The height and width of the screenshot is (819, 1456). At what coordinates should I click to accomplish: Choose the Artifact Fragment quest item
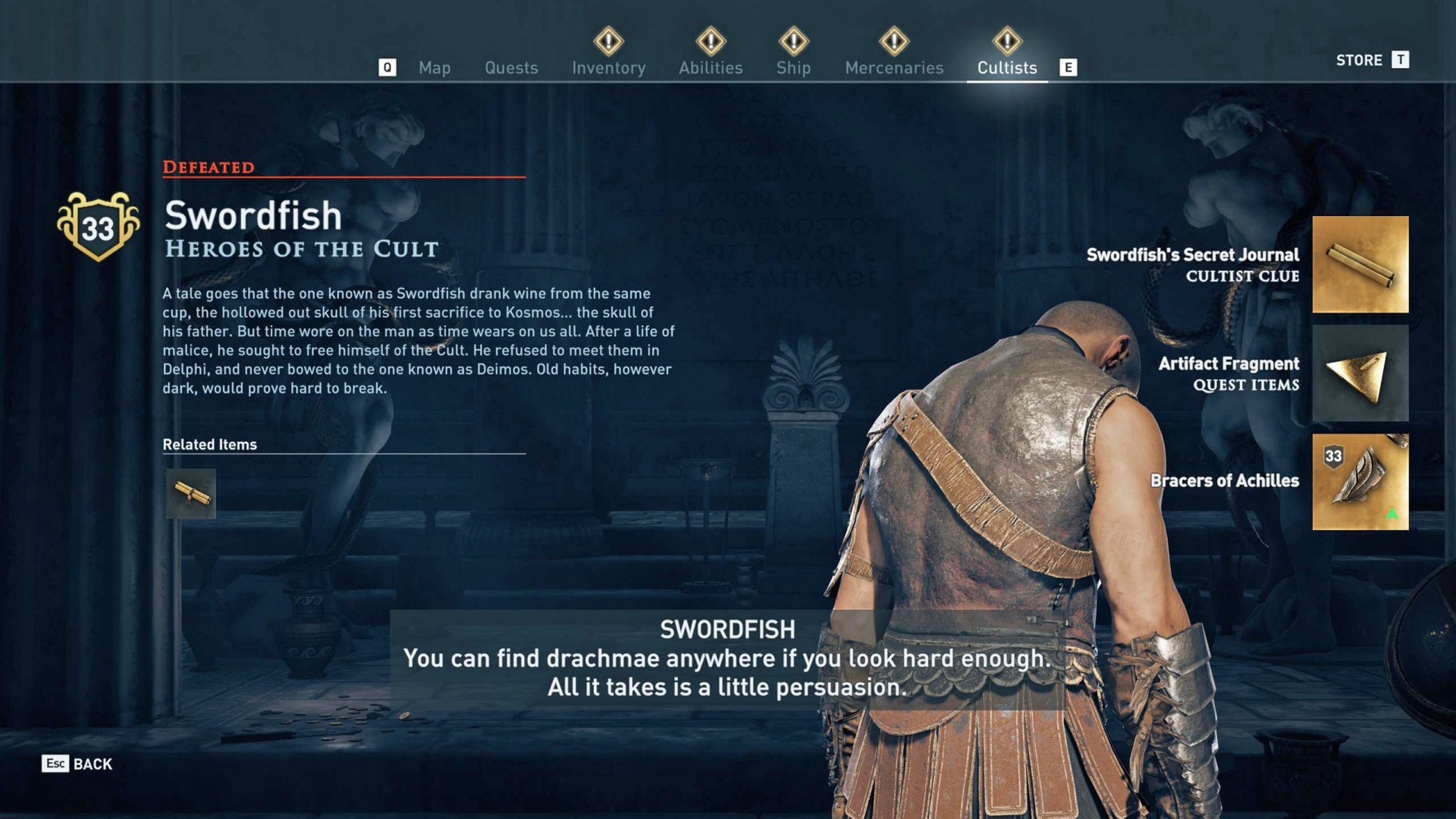(1360, 374)
